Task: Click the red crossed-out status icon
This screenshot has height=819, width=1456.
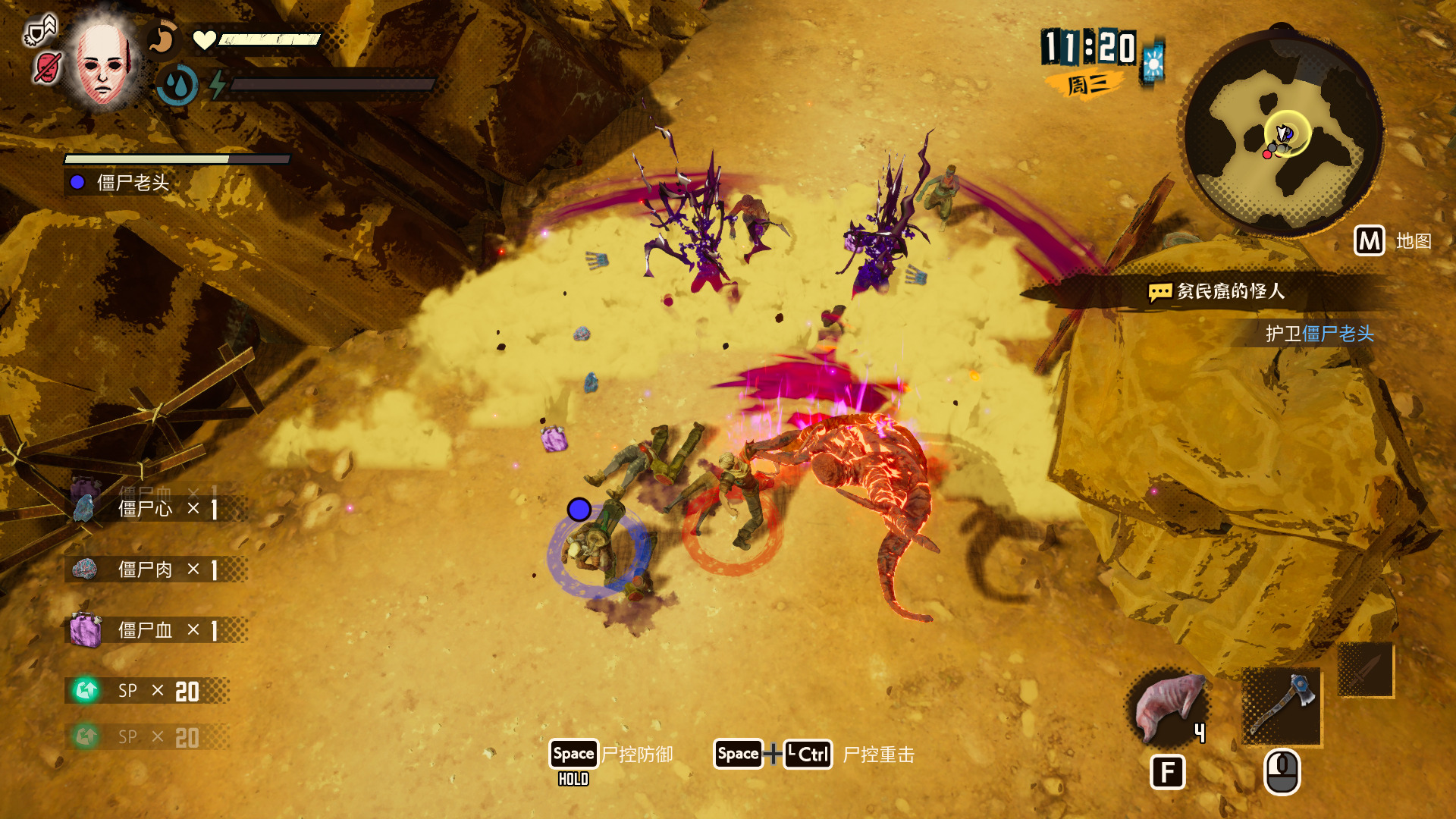Action: click(47, 68)
